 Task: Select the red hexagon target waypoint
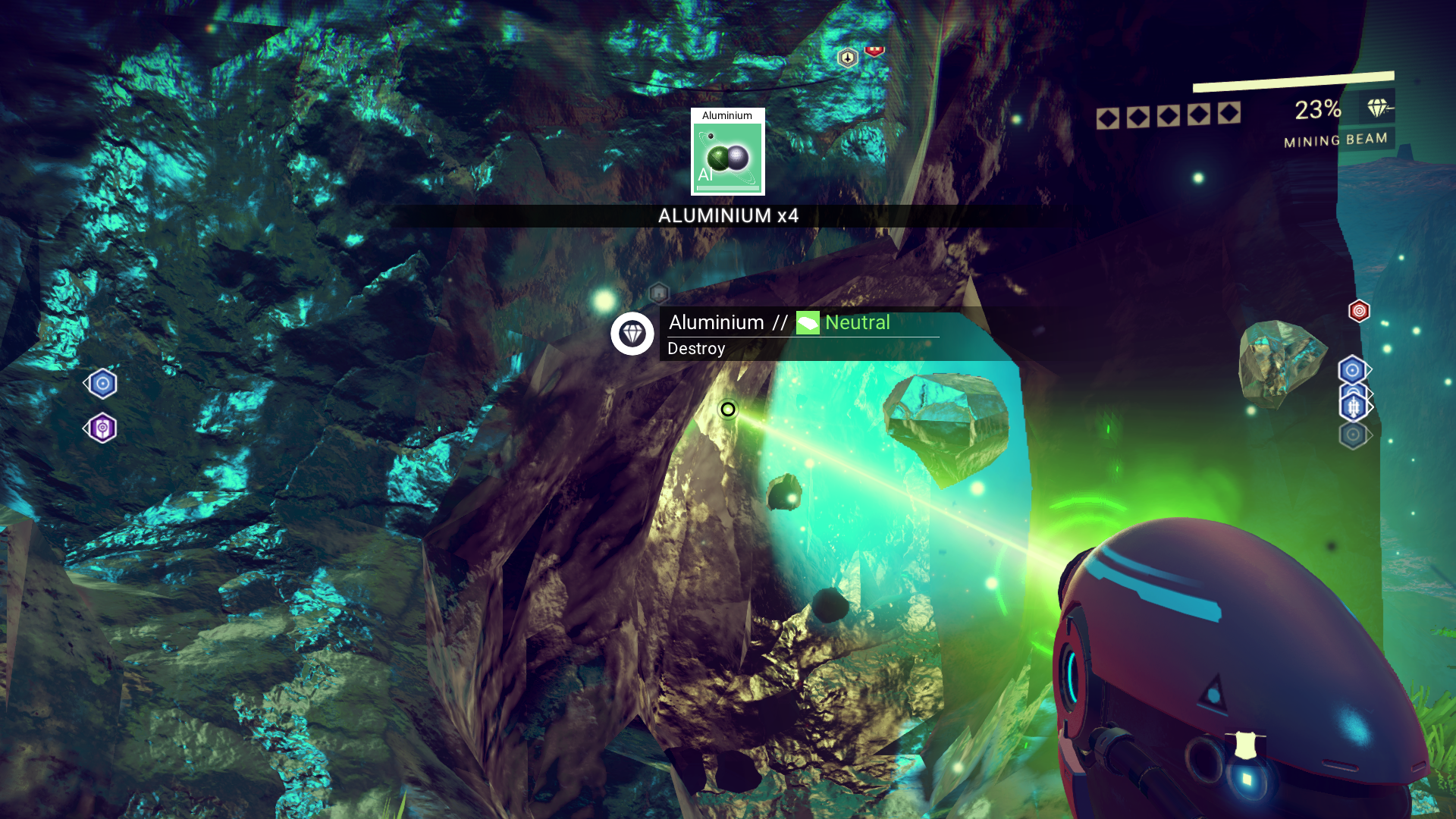click(1359, 311)
